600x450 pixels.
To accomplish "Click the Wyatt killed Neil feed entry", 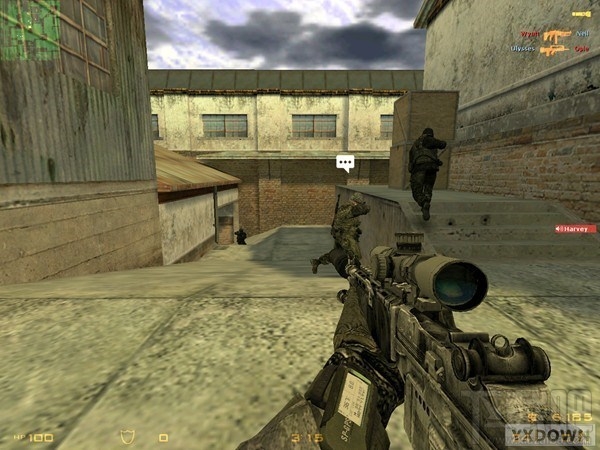I will coord(554,33).
